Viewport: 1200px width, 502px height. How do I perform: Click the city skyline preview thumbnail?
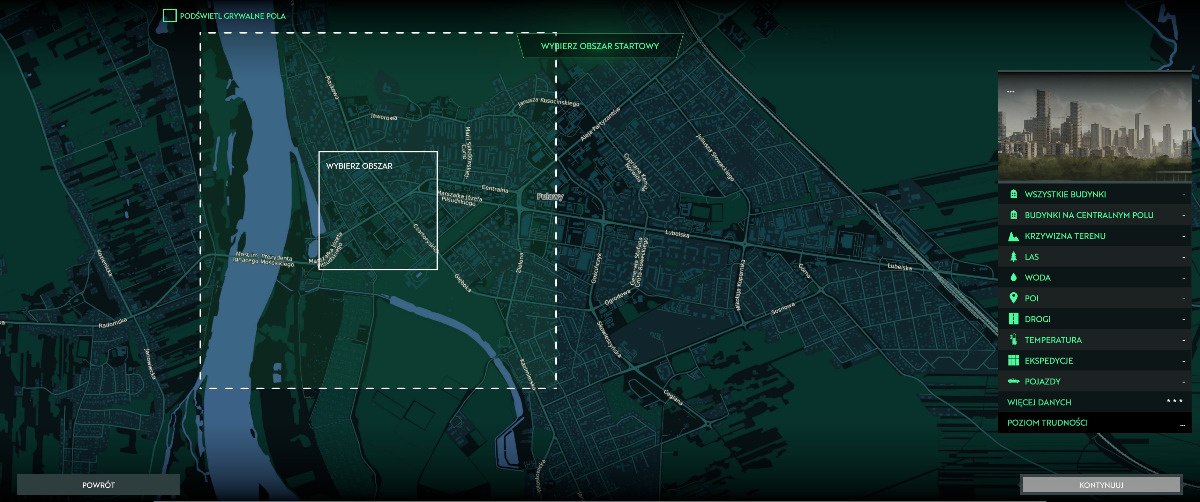pyautogui.click(x=1095, y=127)
